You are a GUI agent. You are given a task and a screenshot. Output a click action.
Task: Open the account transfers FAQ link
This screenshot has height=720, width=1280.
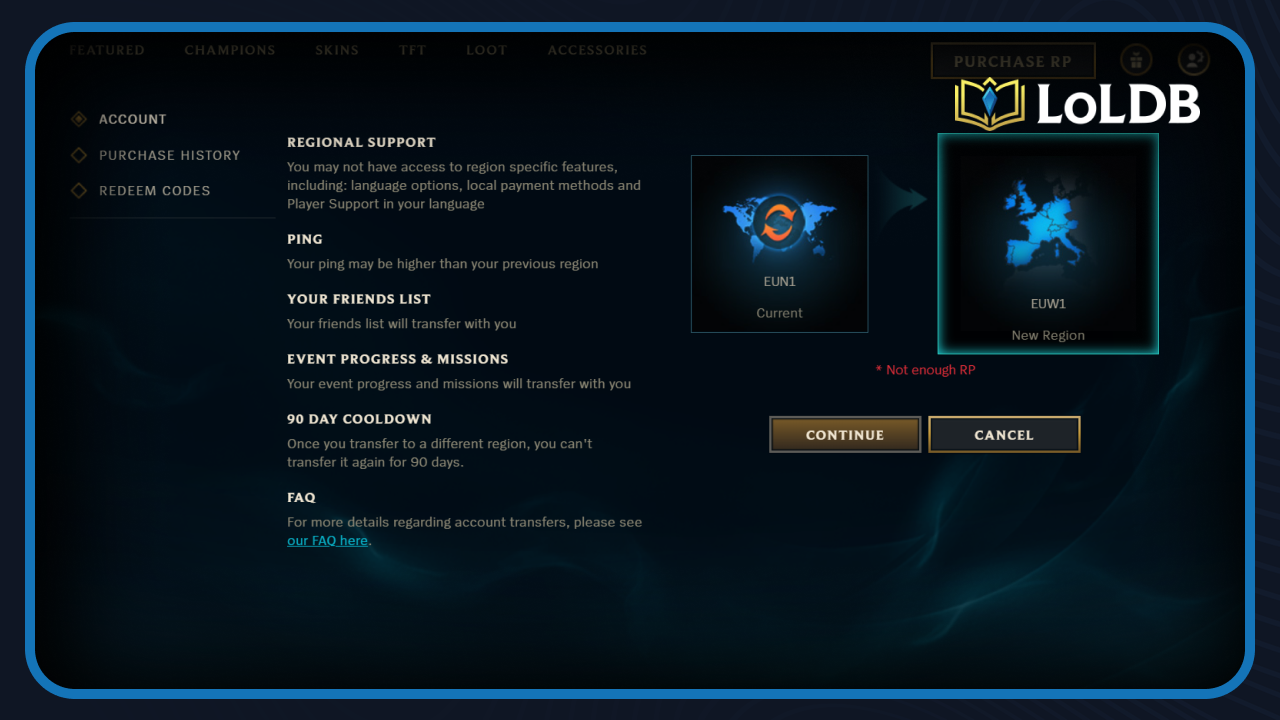pos(327,540)
